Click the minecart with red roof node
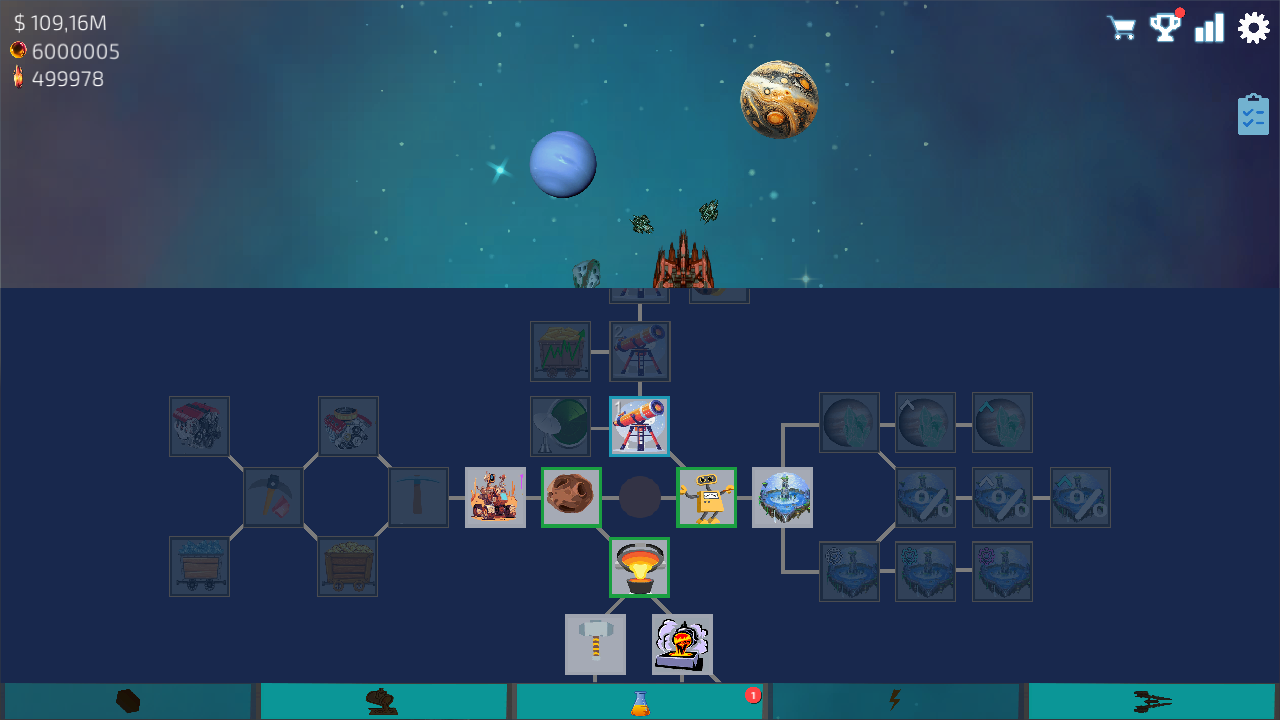The width and height of the screenshot is (1280, 720). (199, 426)
